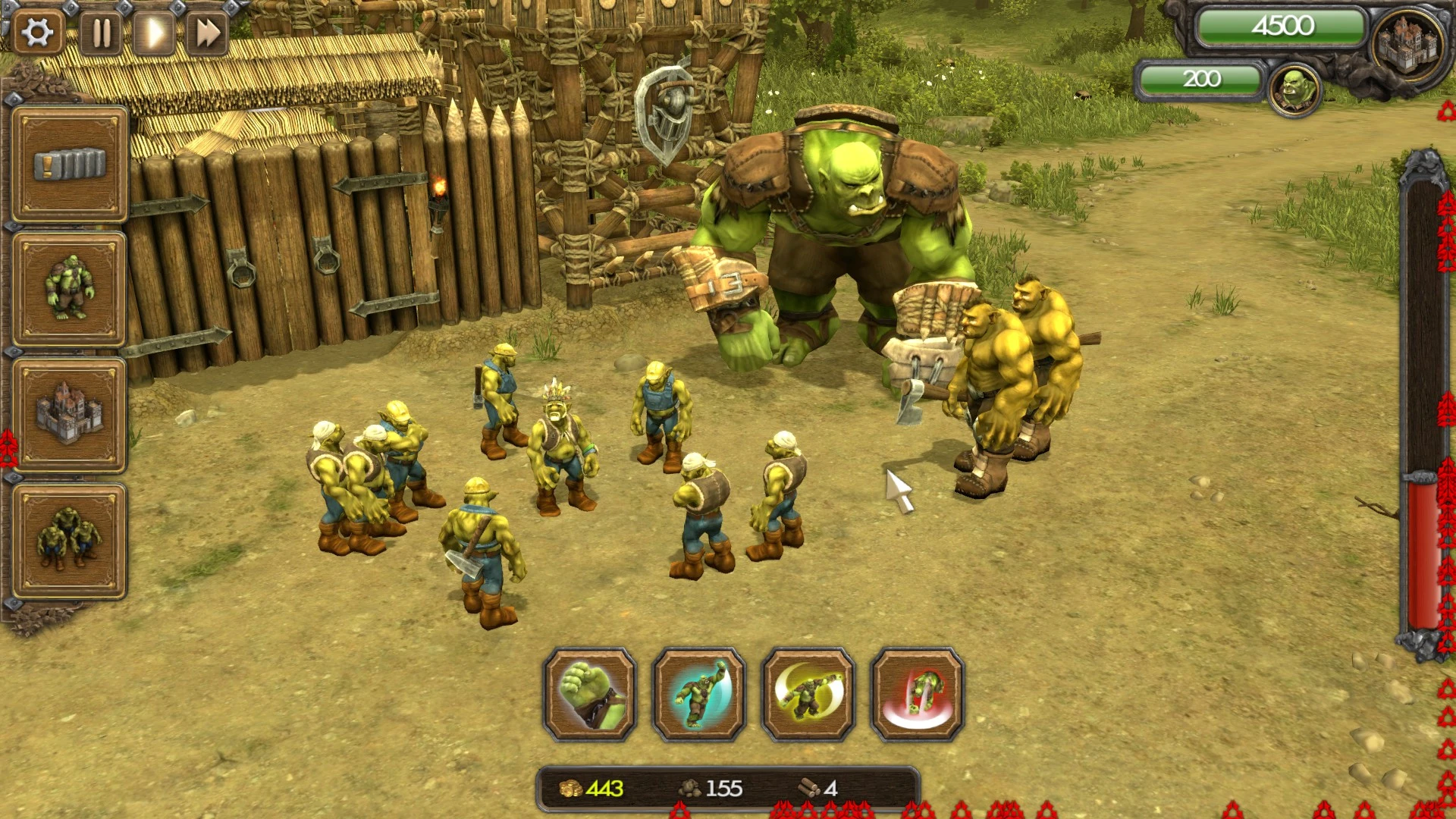Viewport: 1456px width, 819px height.
Task: Click the castle emblem beside the gold counter
Action: click(1407, 42)
